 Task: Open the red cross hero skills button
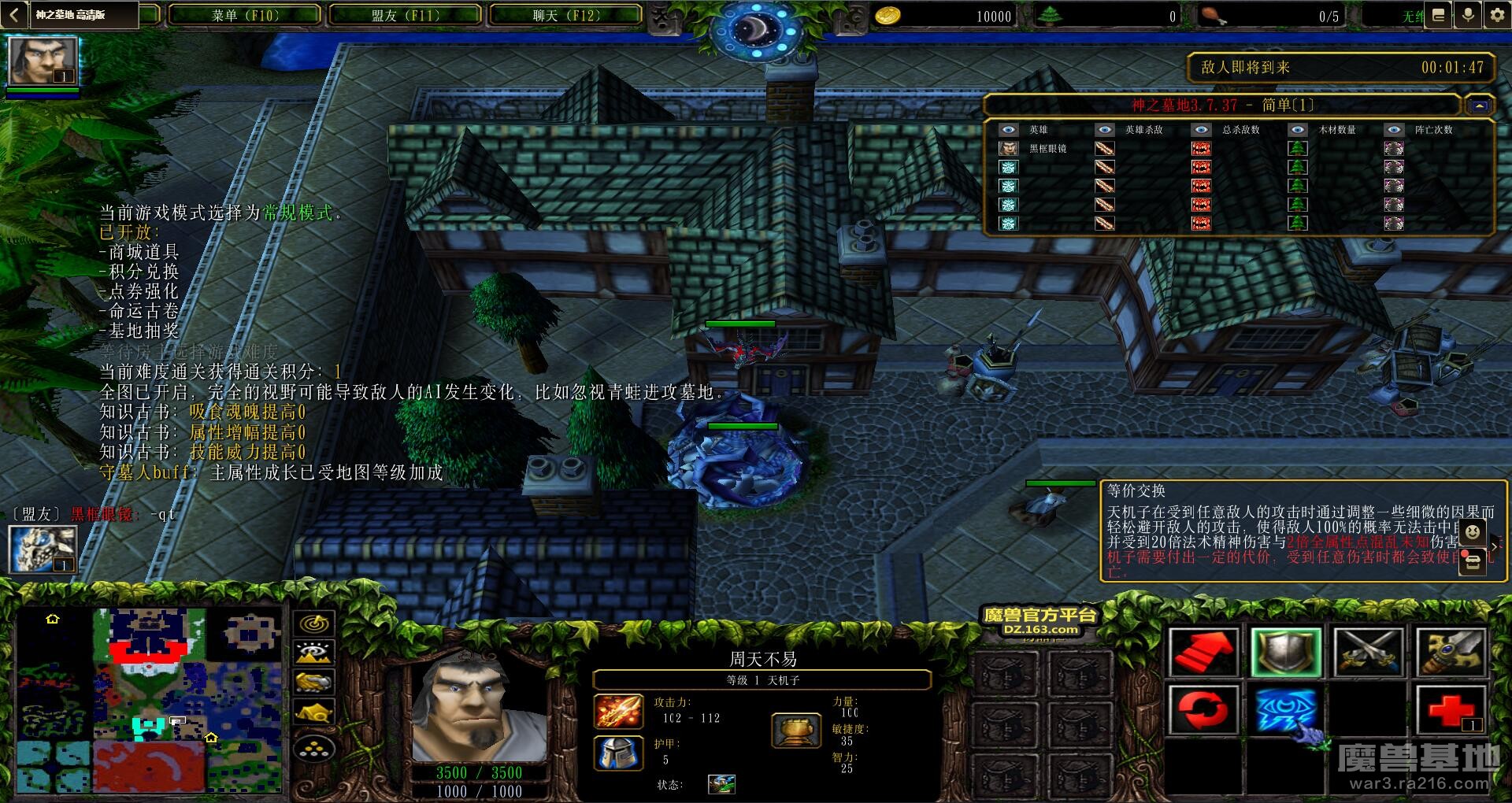click(x=1451, y=710)
